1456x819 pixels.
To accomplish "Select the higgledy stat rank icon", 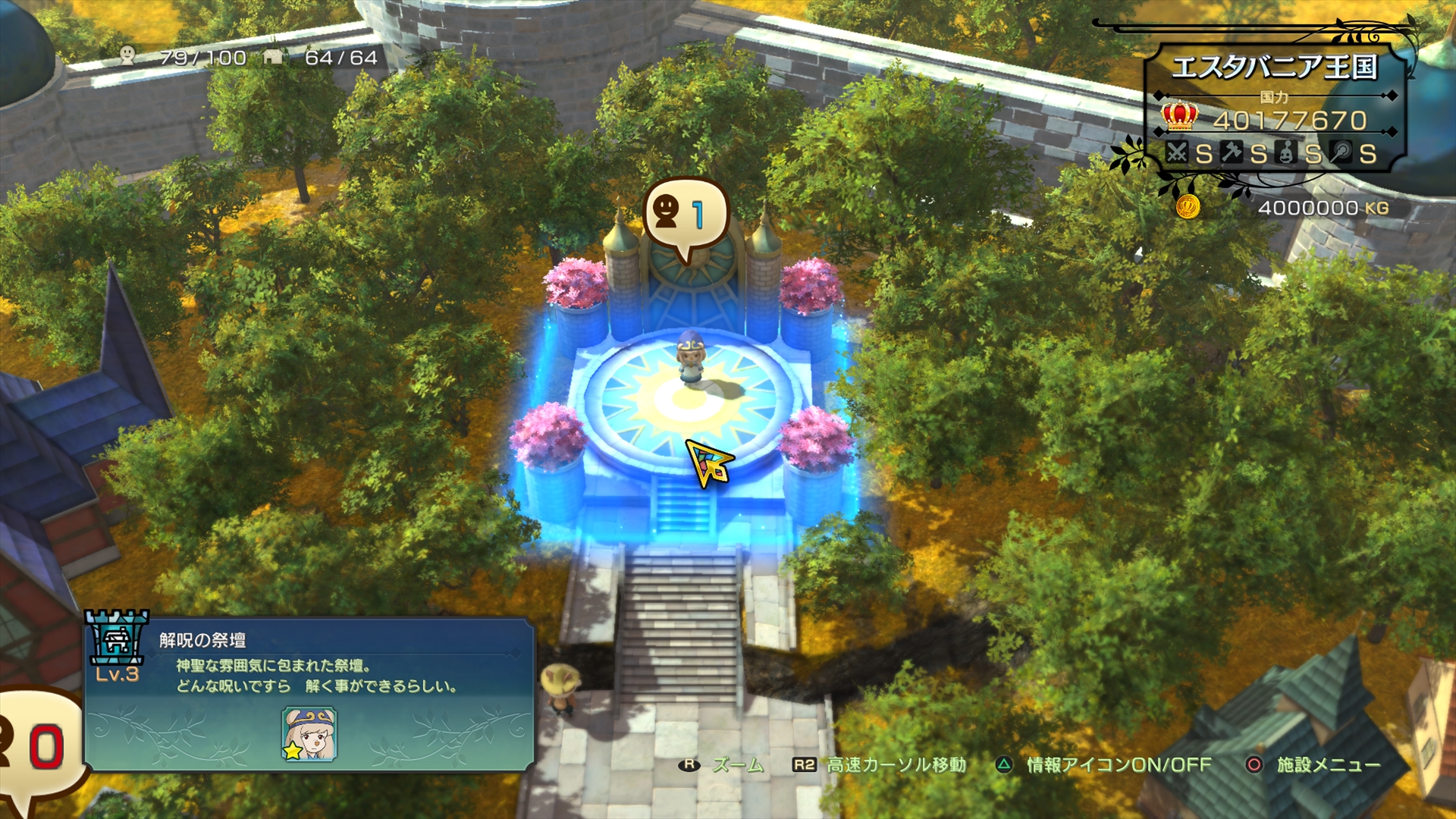I will 1287,153.
